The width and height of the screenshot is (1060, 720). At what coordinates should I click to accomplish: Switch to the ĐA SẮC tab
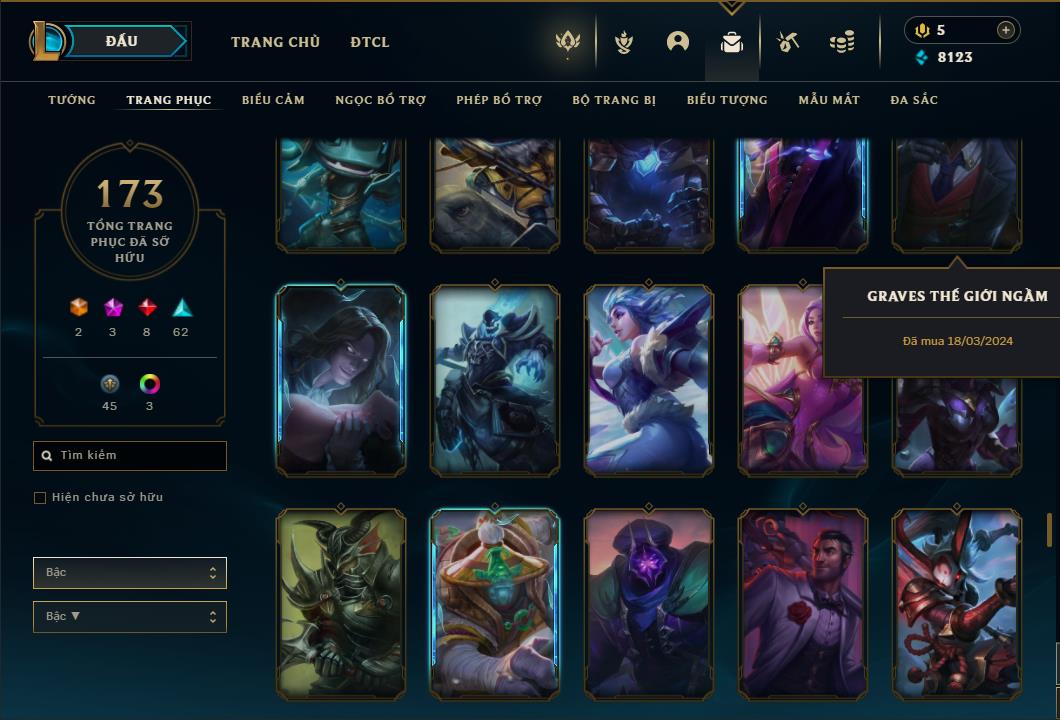(x=914, y=100)
